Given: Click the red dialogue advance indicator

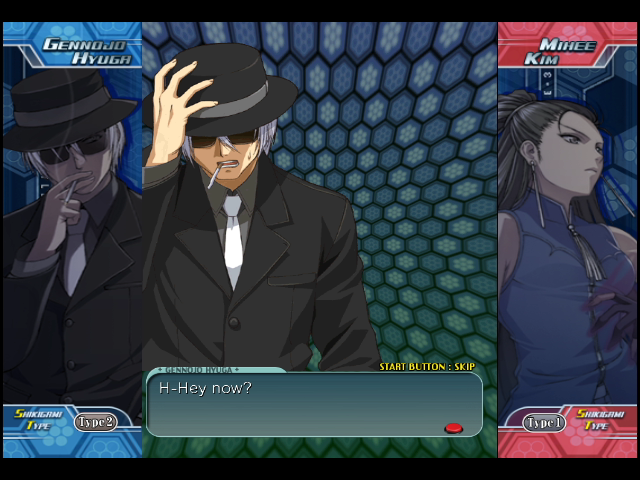Looking at the screenshot, I should (453, 428).
